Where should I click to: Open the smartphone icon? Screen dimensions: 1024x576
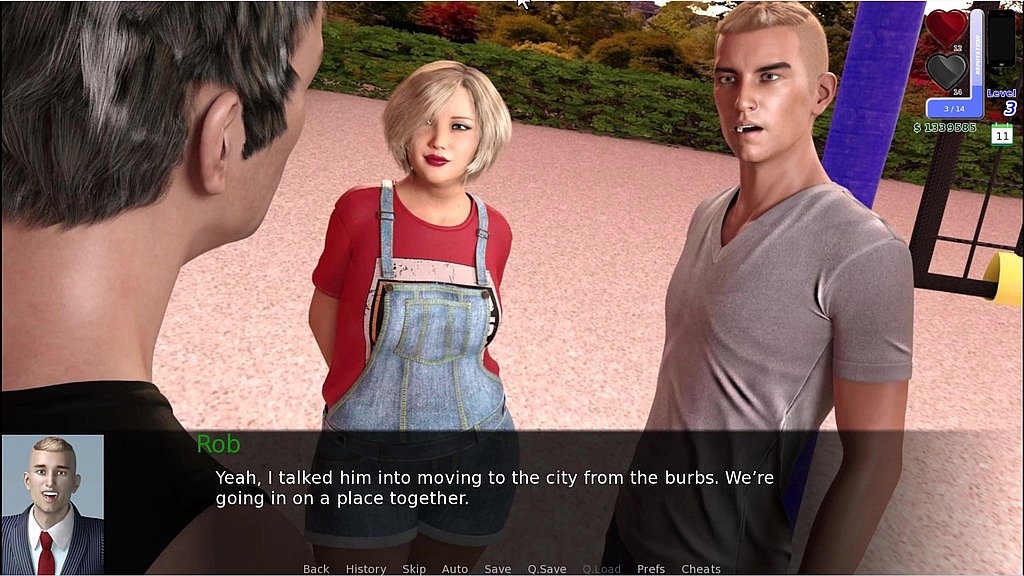click(x=1001, y=39)
